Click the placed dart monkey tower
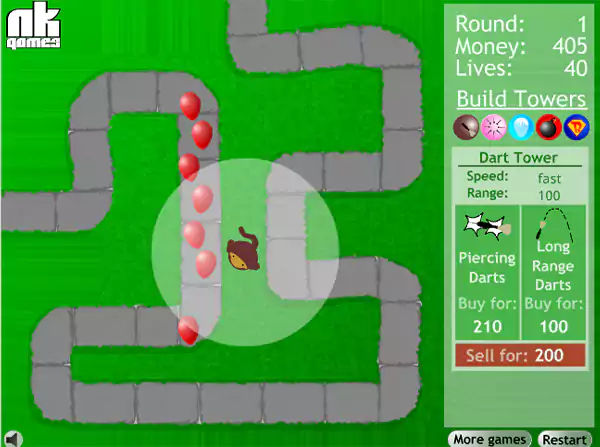The image size is (600, 447). (x=241, y=251)
